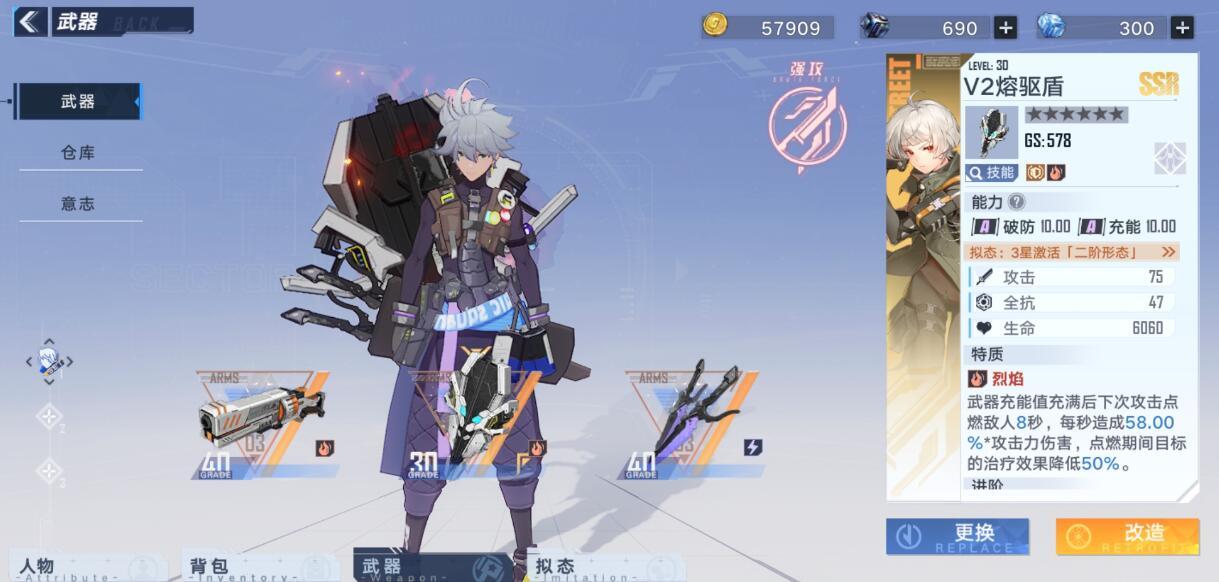
Task: Select the grade 40 orange gun weapon slot
Action: click(262, 422)
